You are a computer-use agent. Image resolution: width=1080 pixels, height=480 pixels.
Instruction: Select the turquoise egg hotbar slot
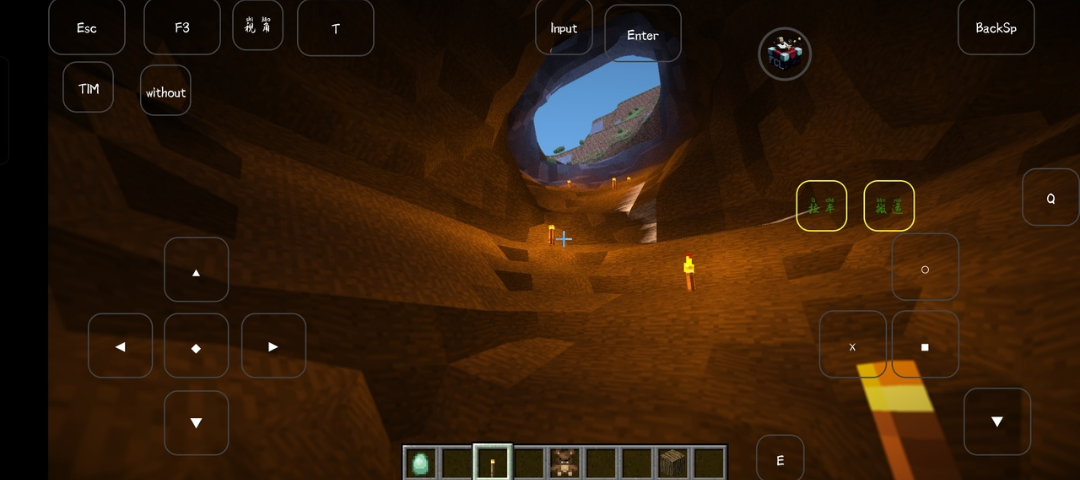421,463
